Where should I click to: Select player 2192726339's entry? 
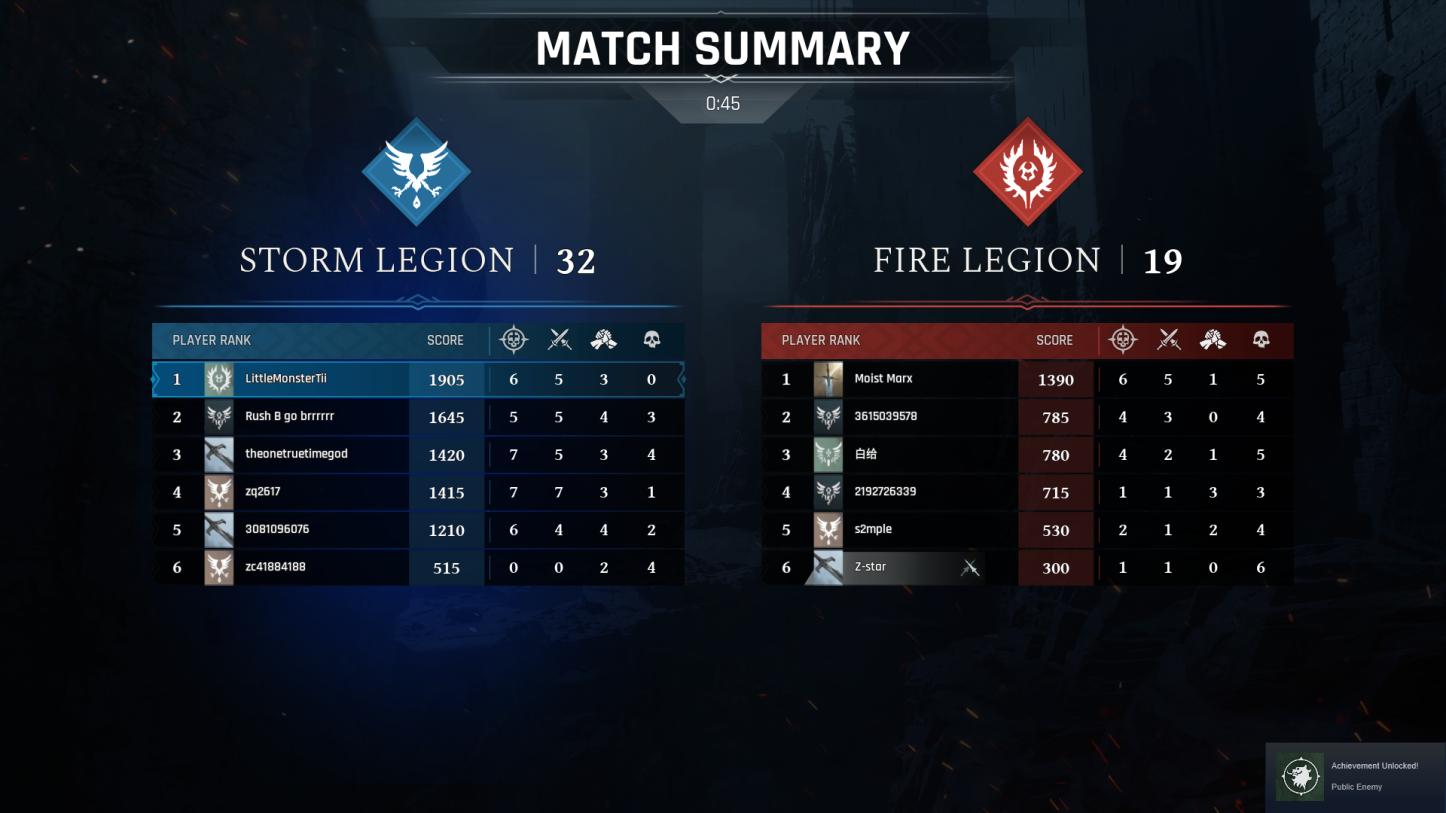(1027, 492)
